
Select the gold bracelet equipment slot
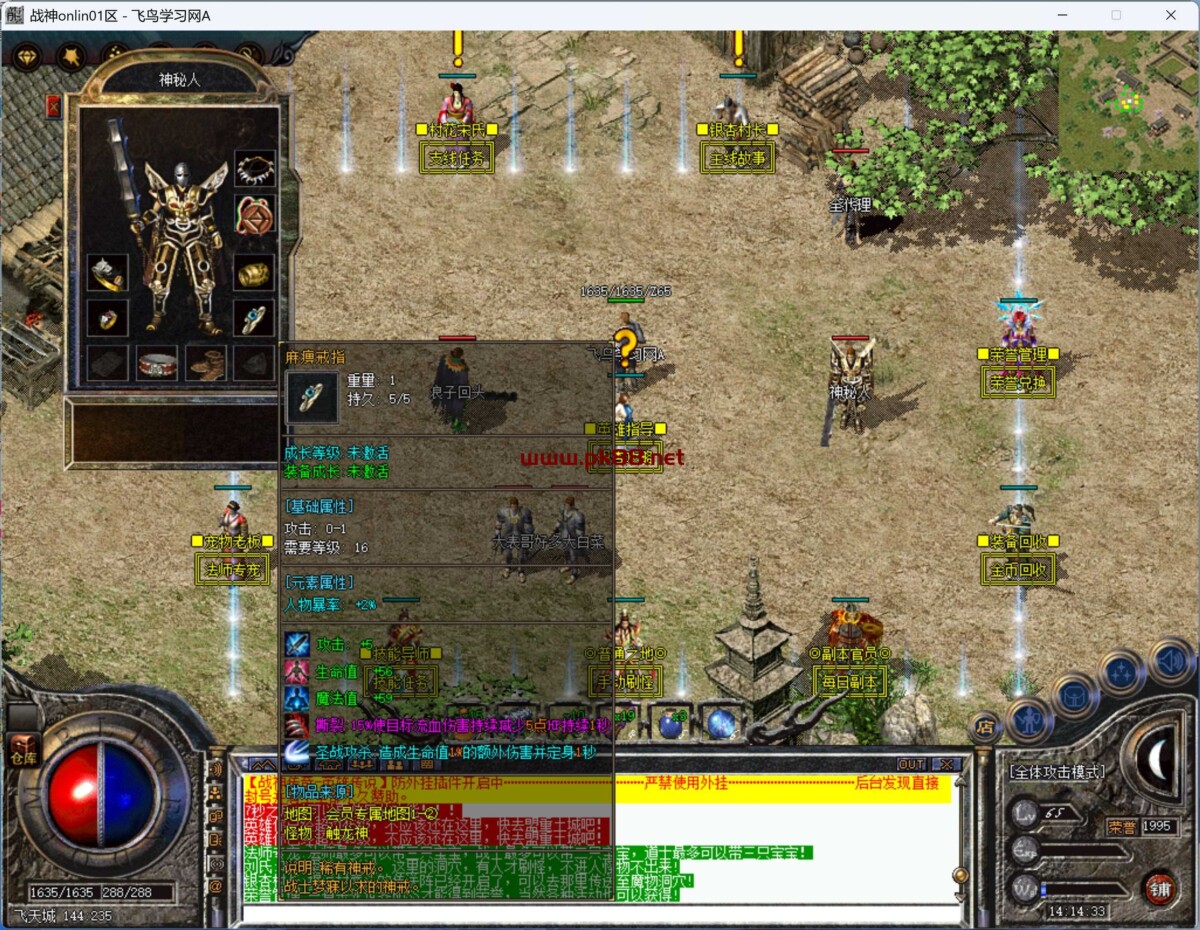point(255,271)
